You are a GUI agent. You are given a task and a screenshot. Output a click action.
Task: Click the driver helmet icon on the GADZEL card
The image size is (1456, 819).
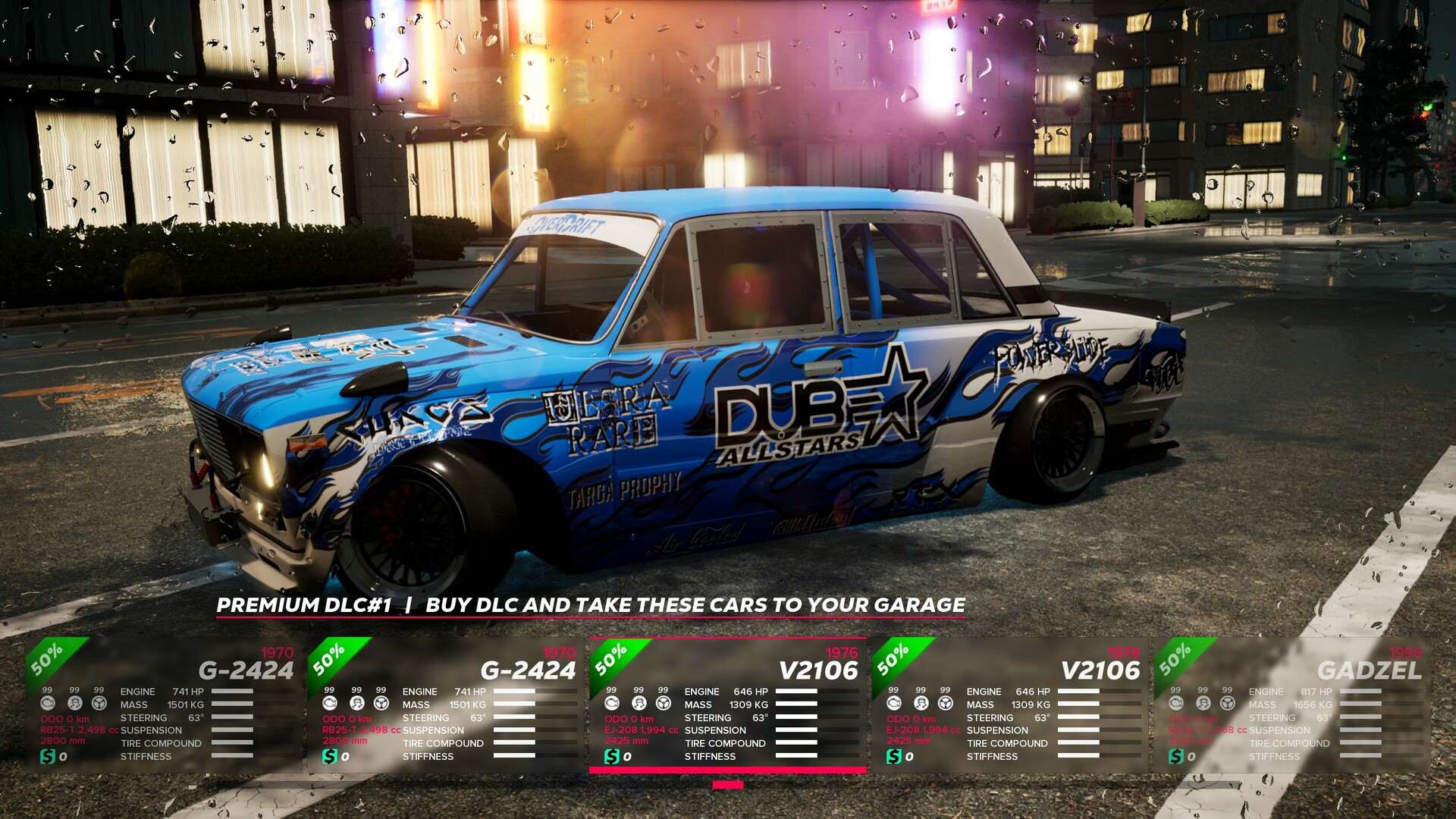1202,702
